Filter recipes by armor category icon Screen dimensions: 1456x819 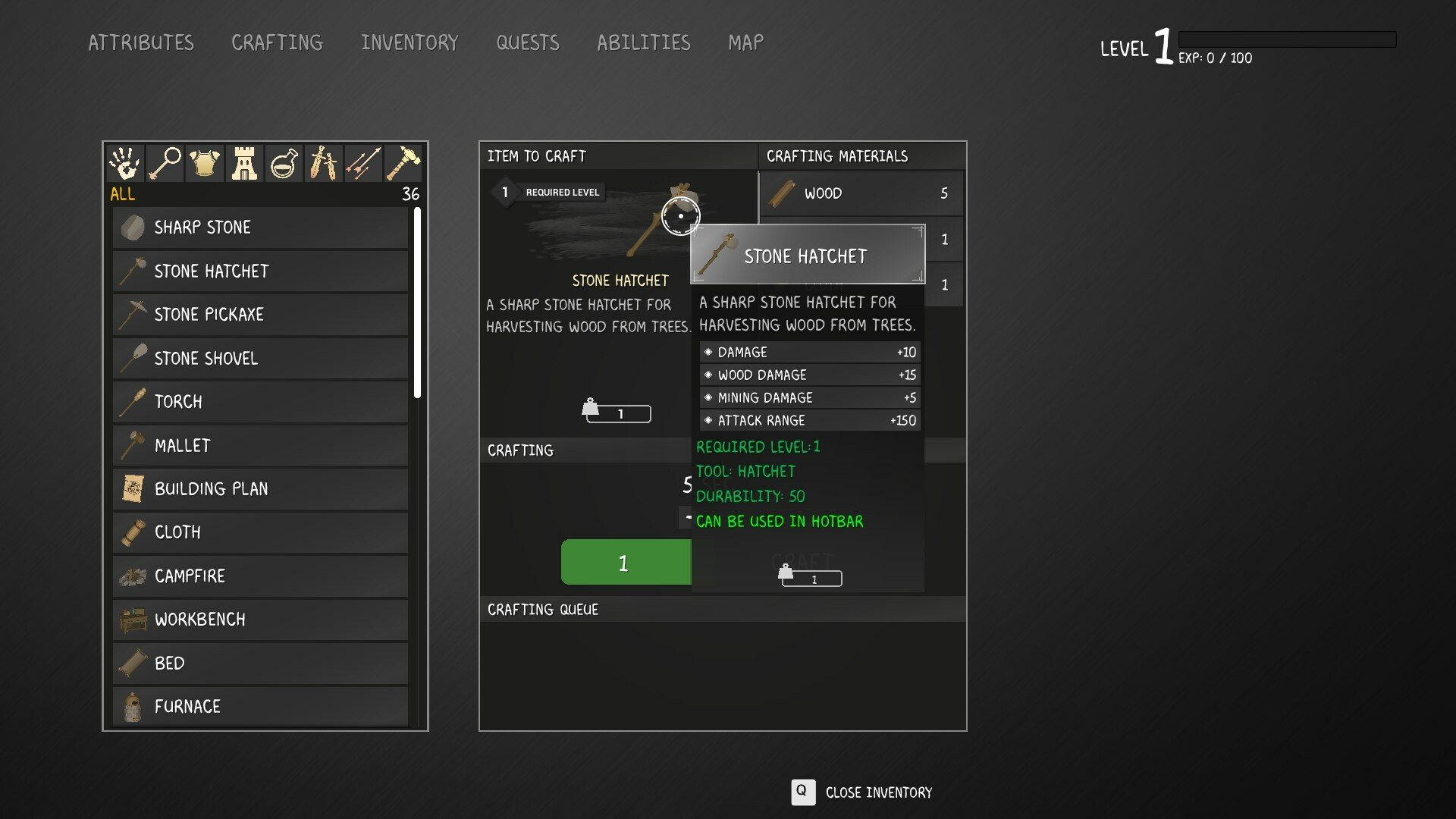[x=204, y=163]
